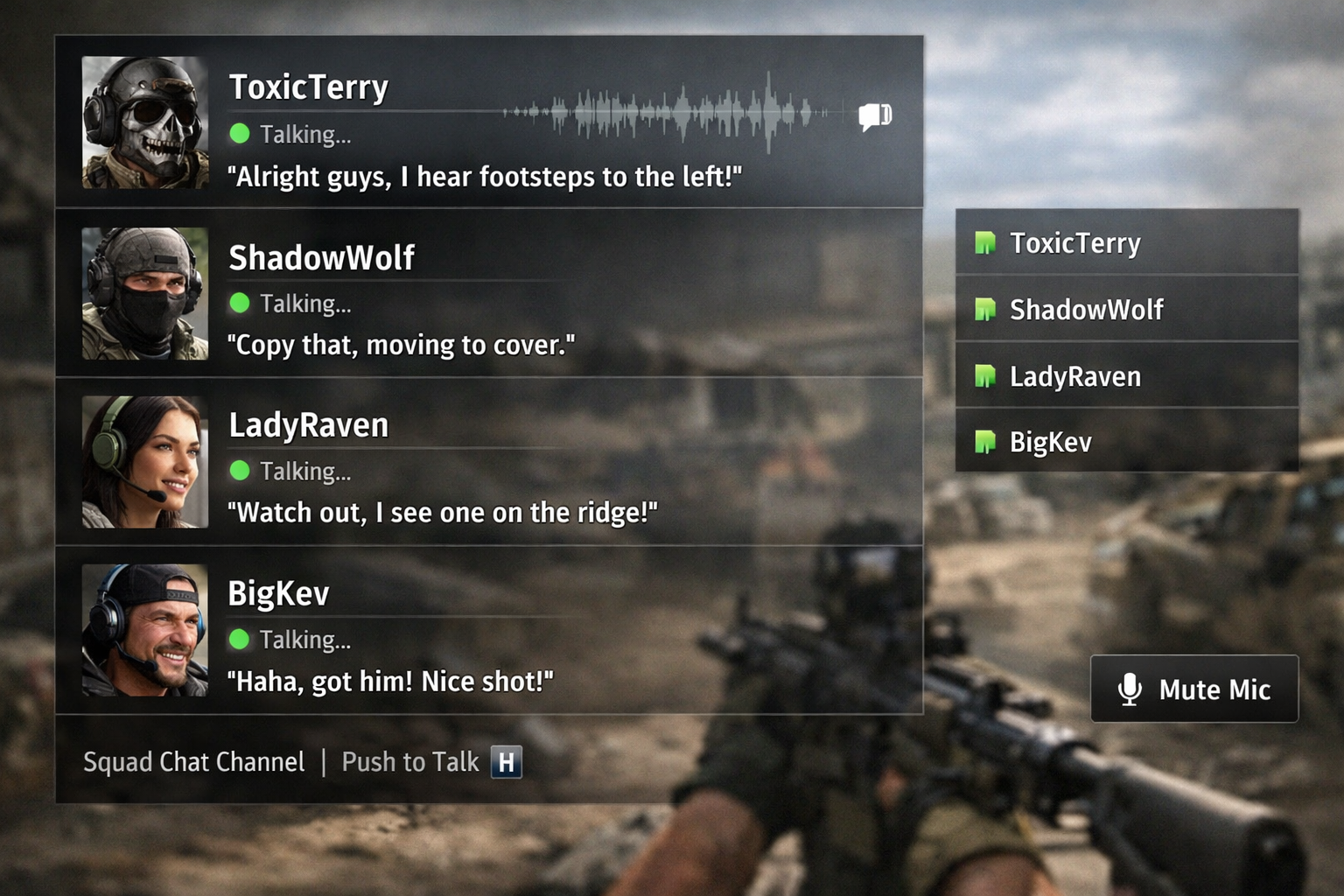This screenshot has height=896, width=1344.
Task: Open ShadowWolf's avatar portrait
Action: pyautogui.click(x=145, y=293)
